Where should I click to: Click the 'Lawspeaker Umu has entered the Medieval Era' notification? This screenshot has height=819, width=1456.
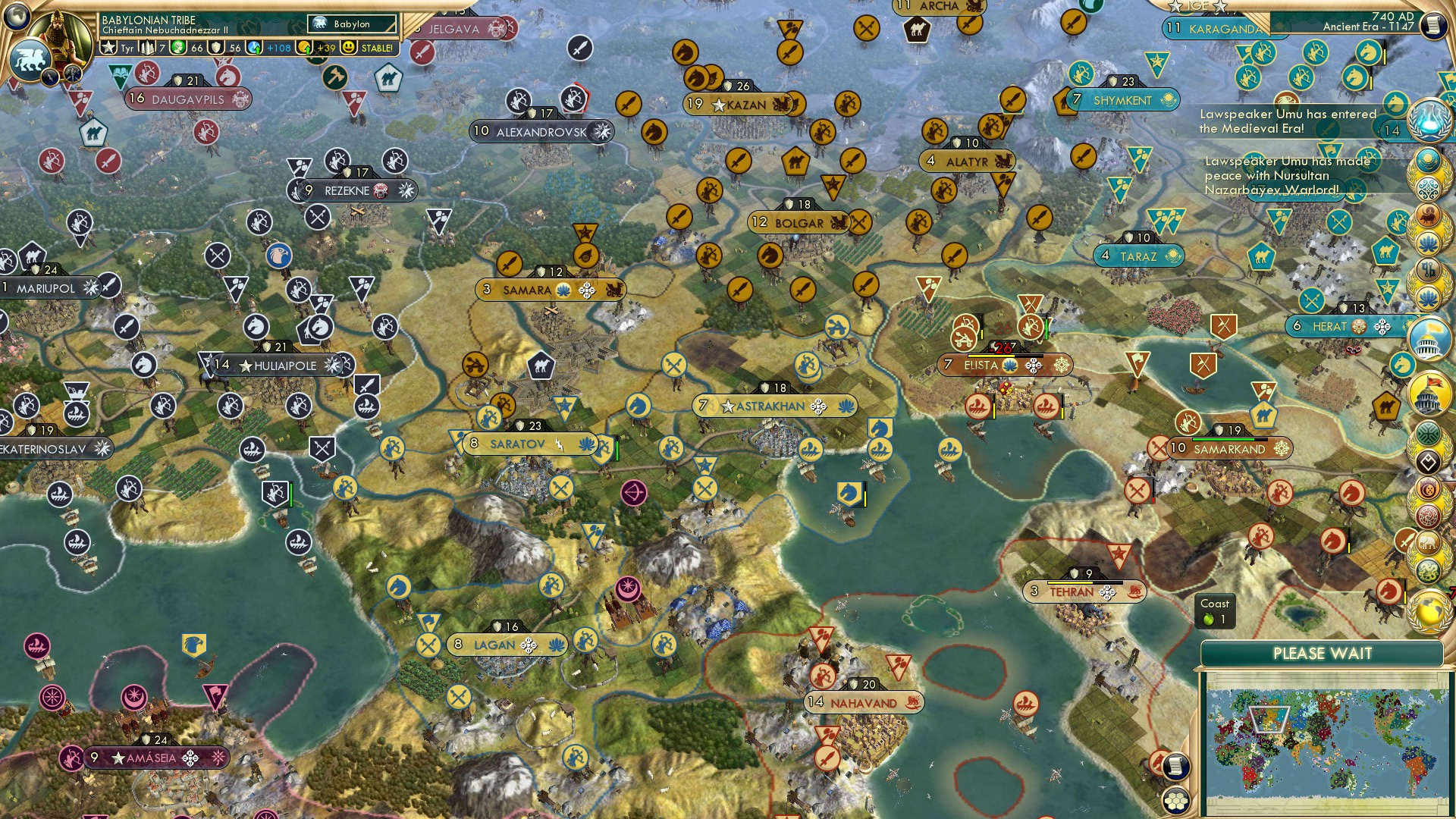[1287, 121]
